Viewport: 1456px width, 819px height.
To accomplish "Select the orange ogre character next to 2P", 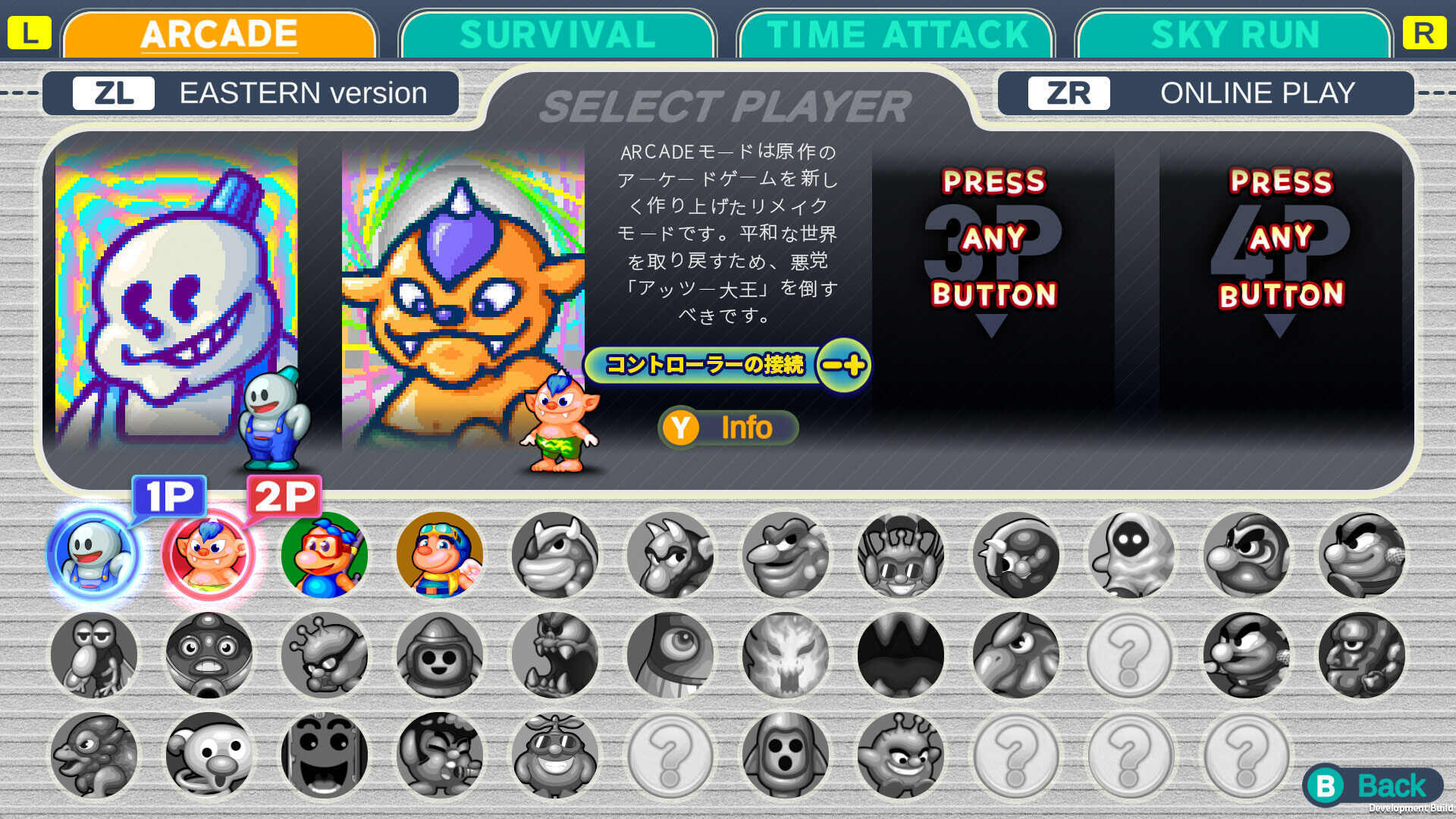I will click(x=209, y=553).
